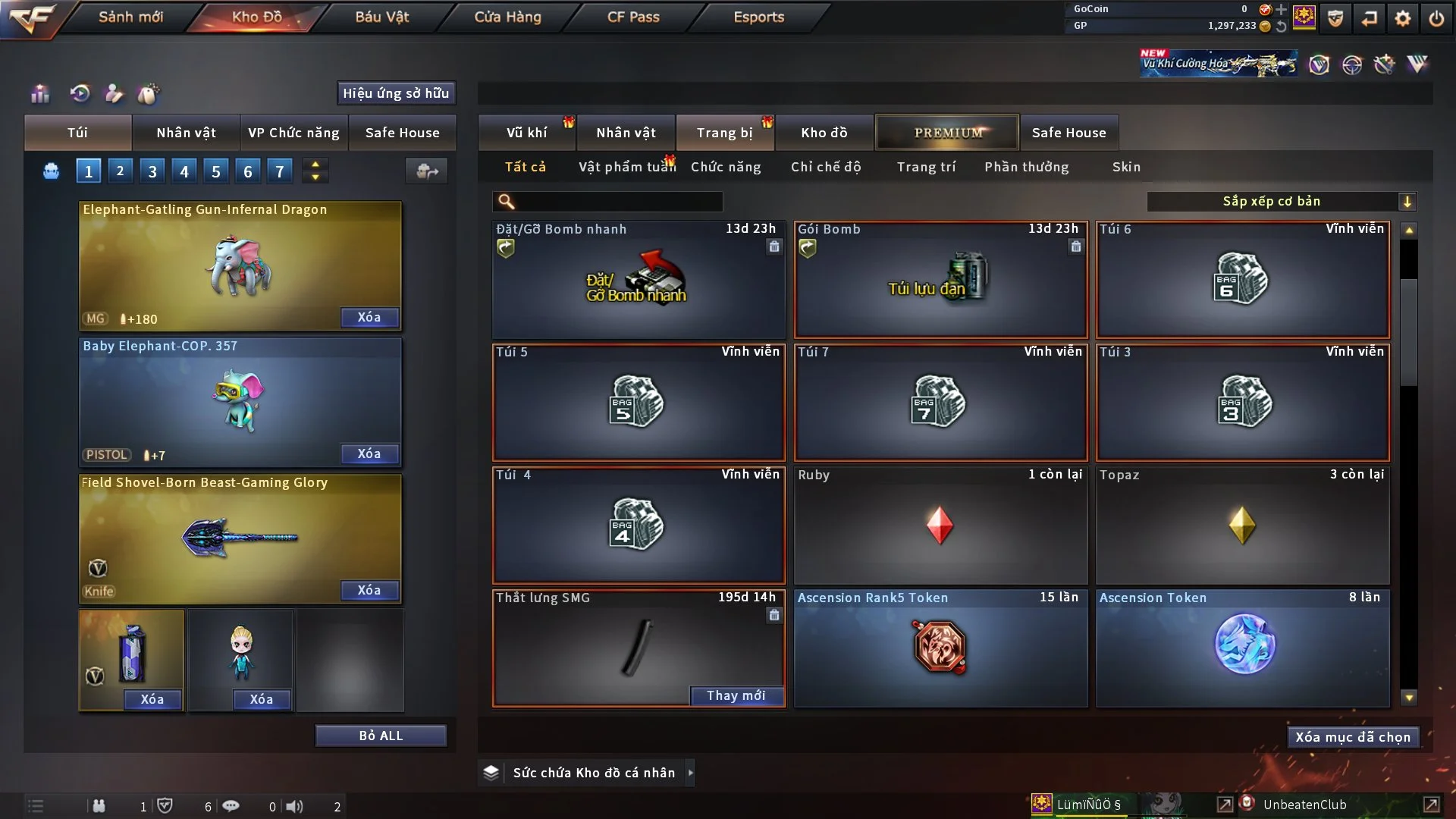
Task: Show the Chức năng item filter
Action: click(726, 167)
